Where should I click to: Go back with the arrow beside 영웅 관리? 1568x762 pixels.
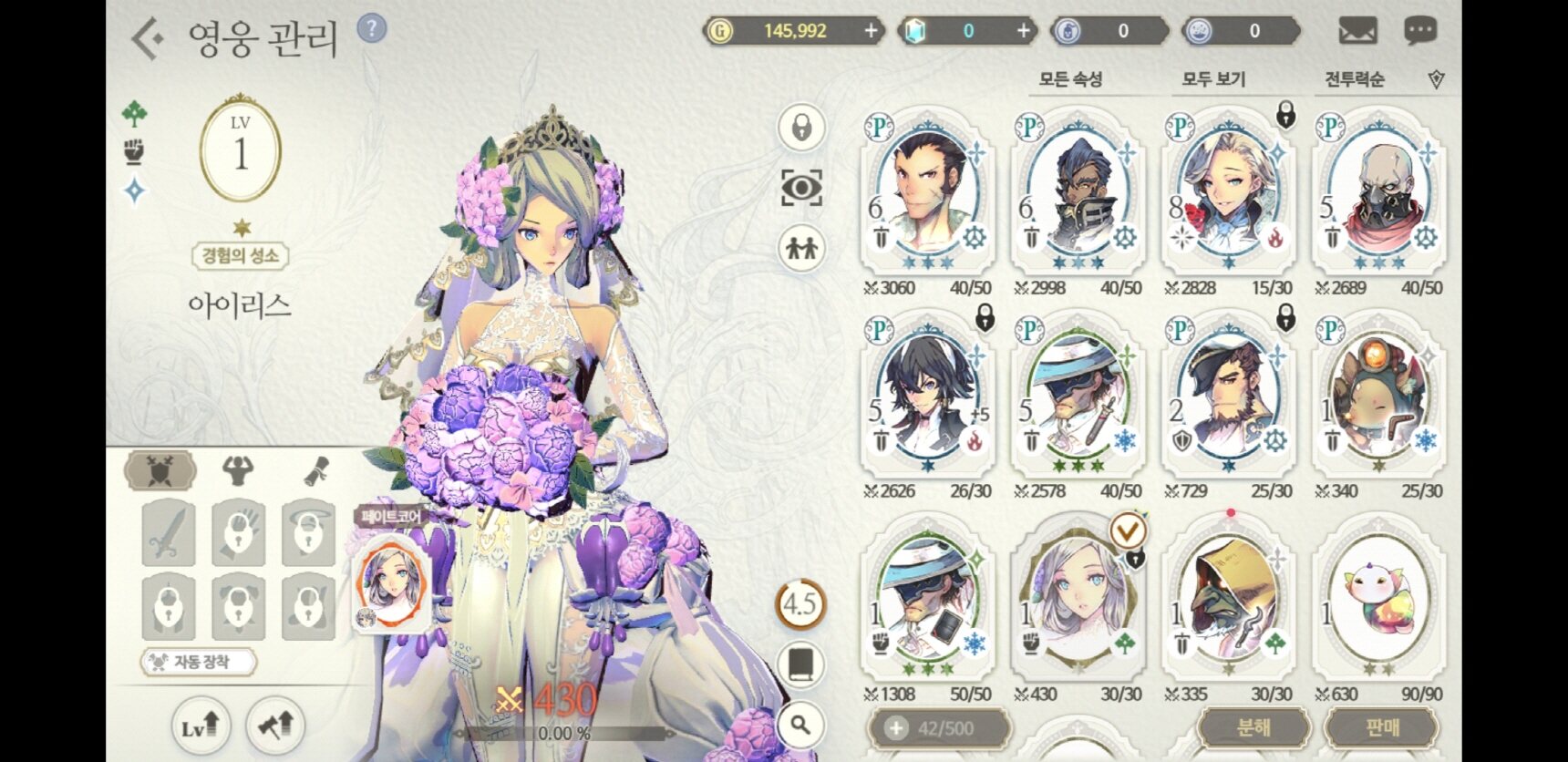click(x=148, y=39)
